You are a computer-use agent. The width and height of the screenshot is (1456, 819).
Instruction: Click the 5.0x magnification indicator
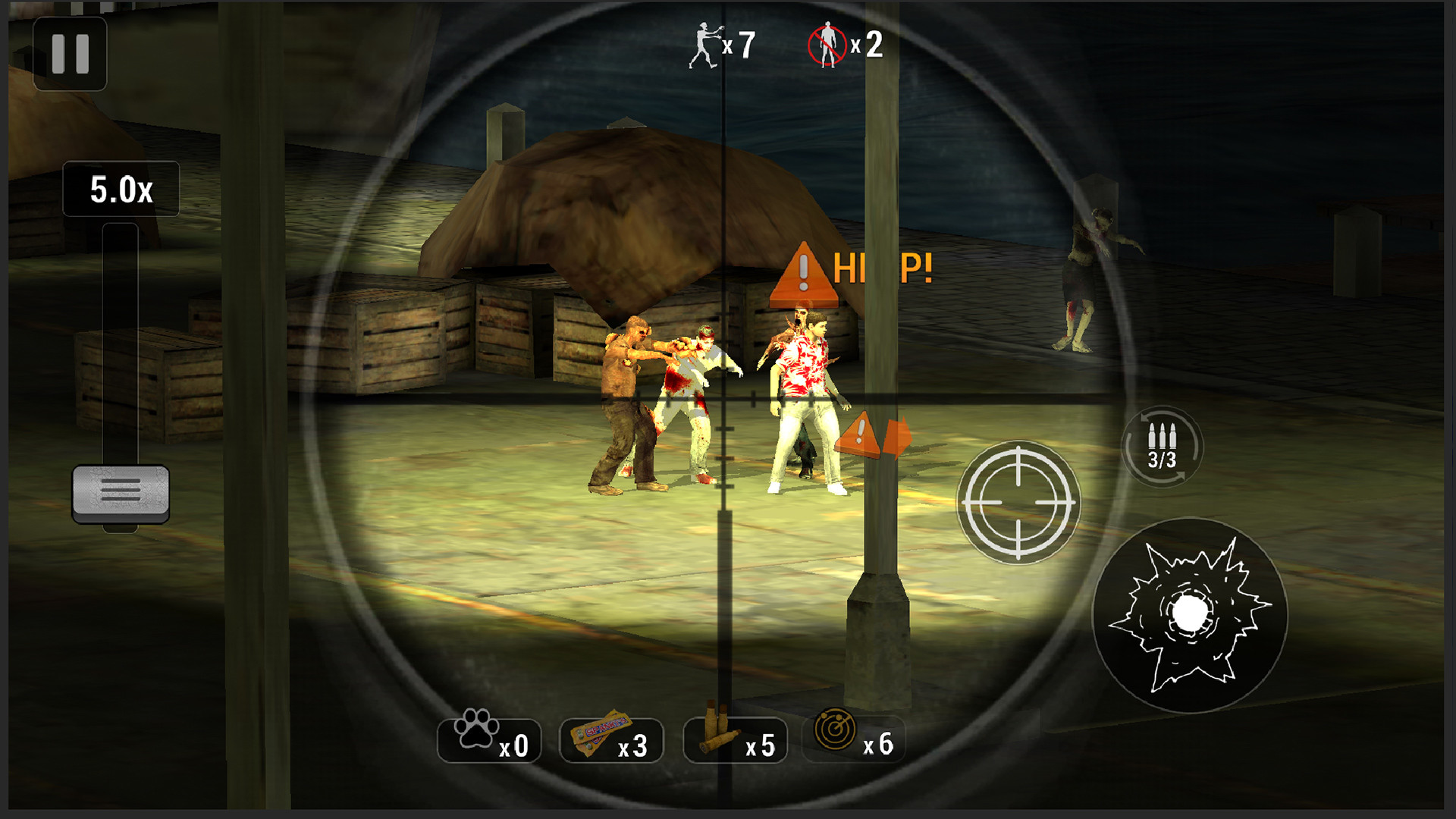120,190
